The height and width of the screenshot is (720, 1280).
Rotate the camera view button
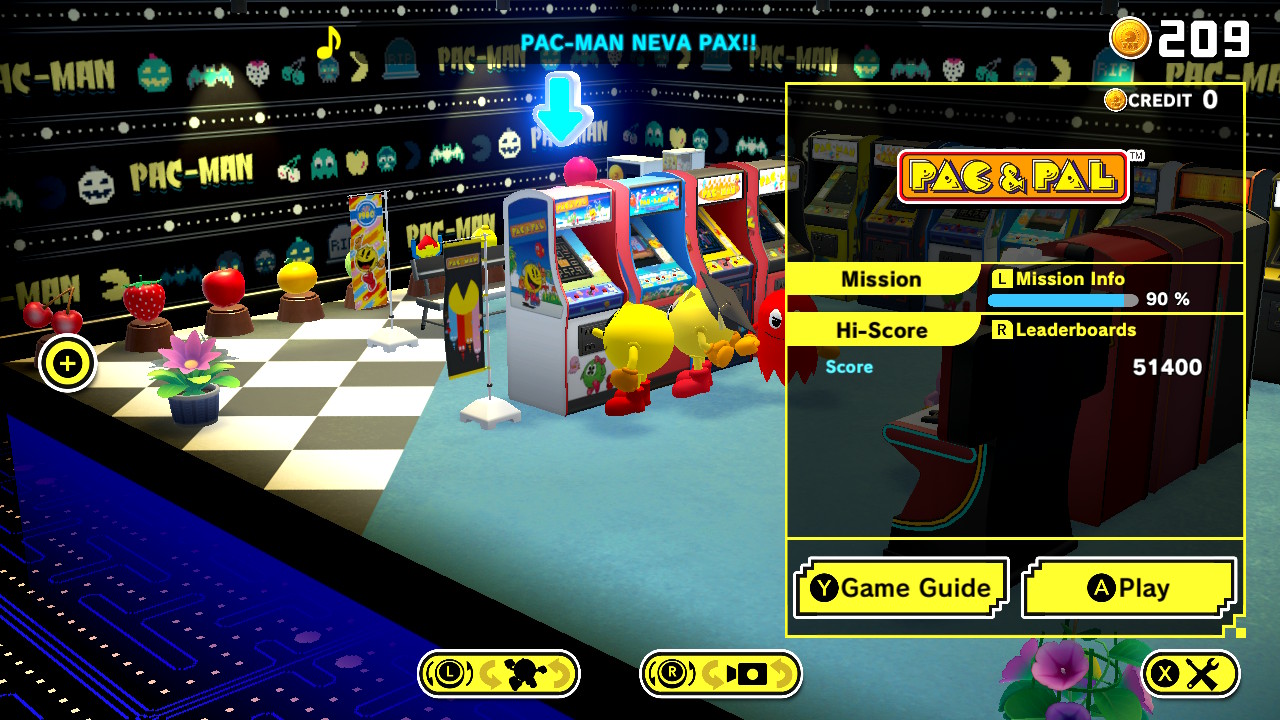click(x=721, y=674)
